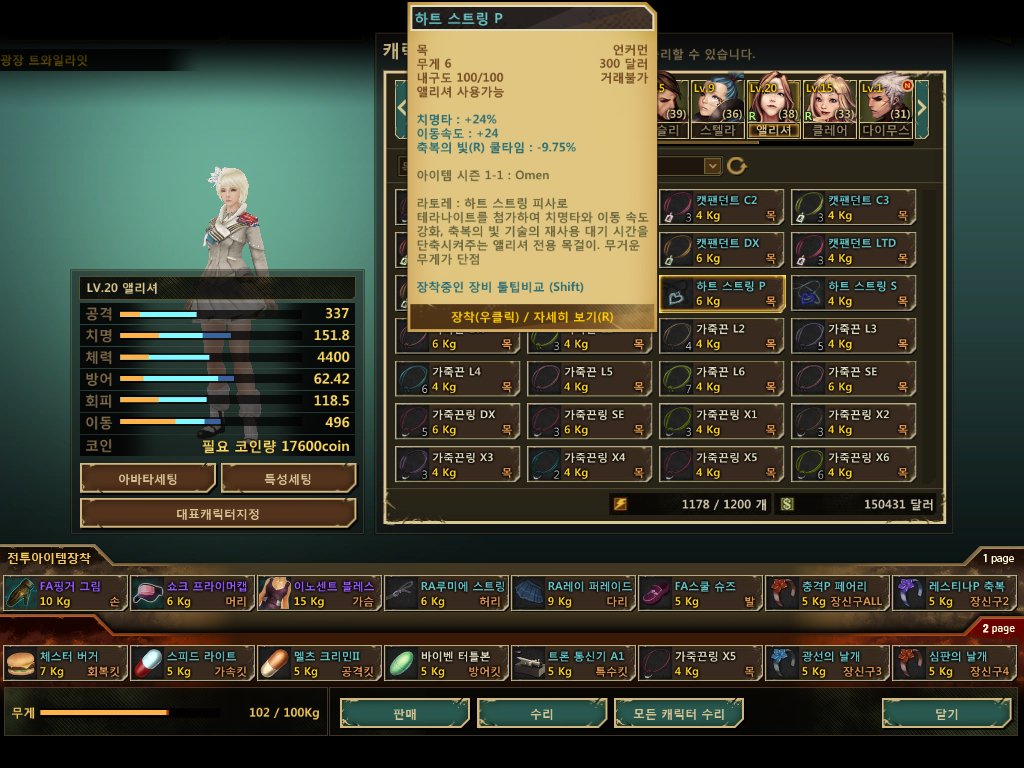The height and width of the screenshot is (768, 1024).
Task: Select the 하트 스트링 S necklace
Action: (853, 293)
